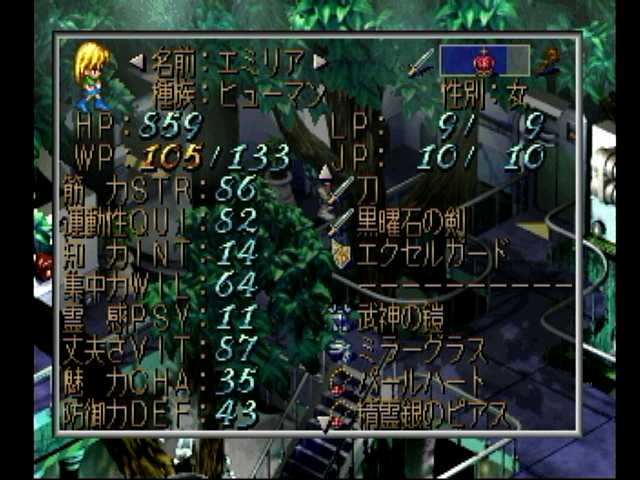Select the ミラーグラス accessory entry
Image resolution: width=640 pixels, height=480 pixels.
pos(421,351)
